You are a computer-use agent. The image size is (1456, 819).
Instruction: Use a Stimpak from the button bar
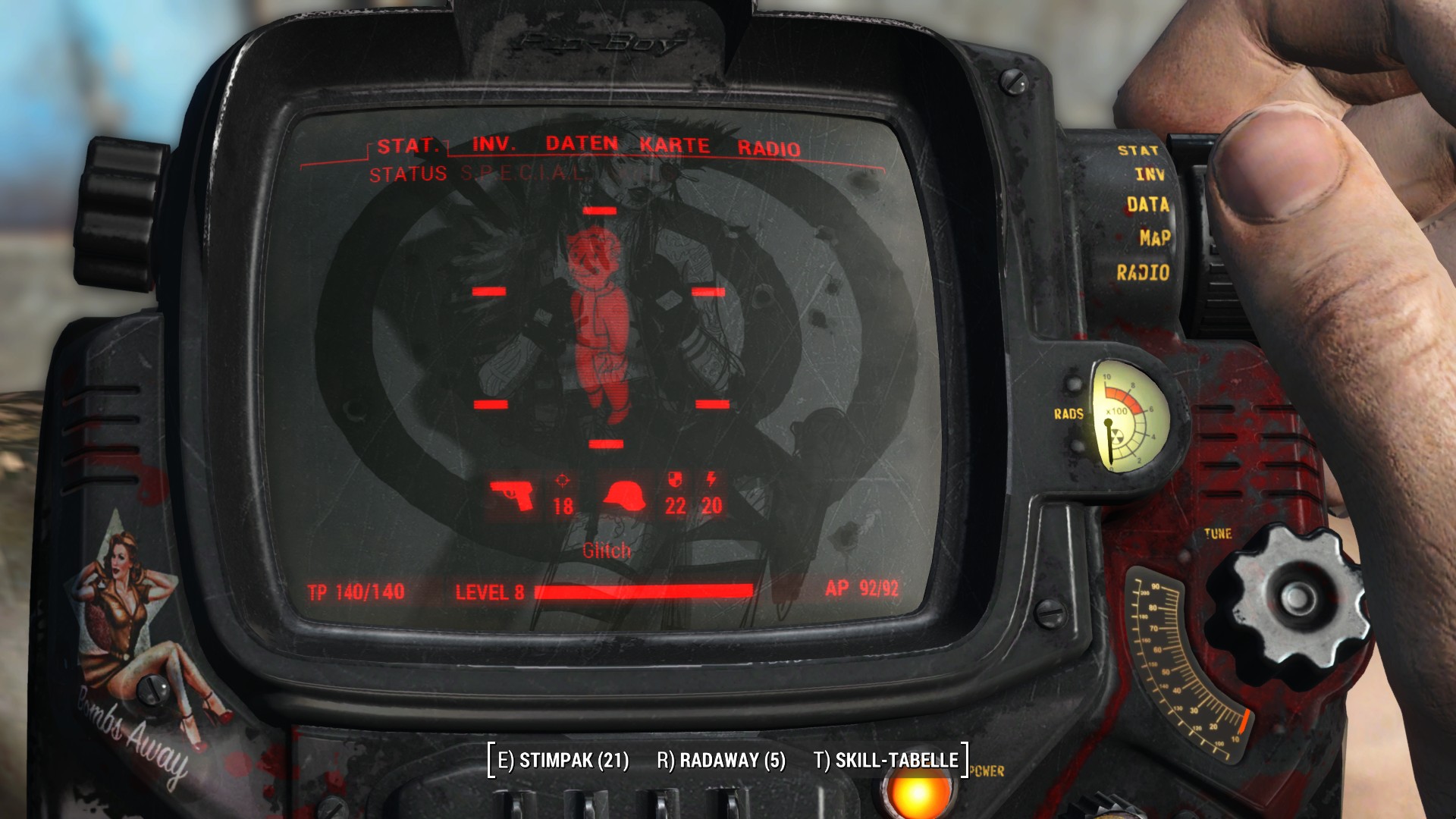click(563, 760)
